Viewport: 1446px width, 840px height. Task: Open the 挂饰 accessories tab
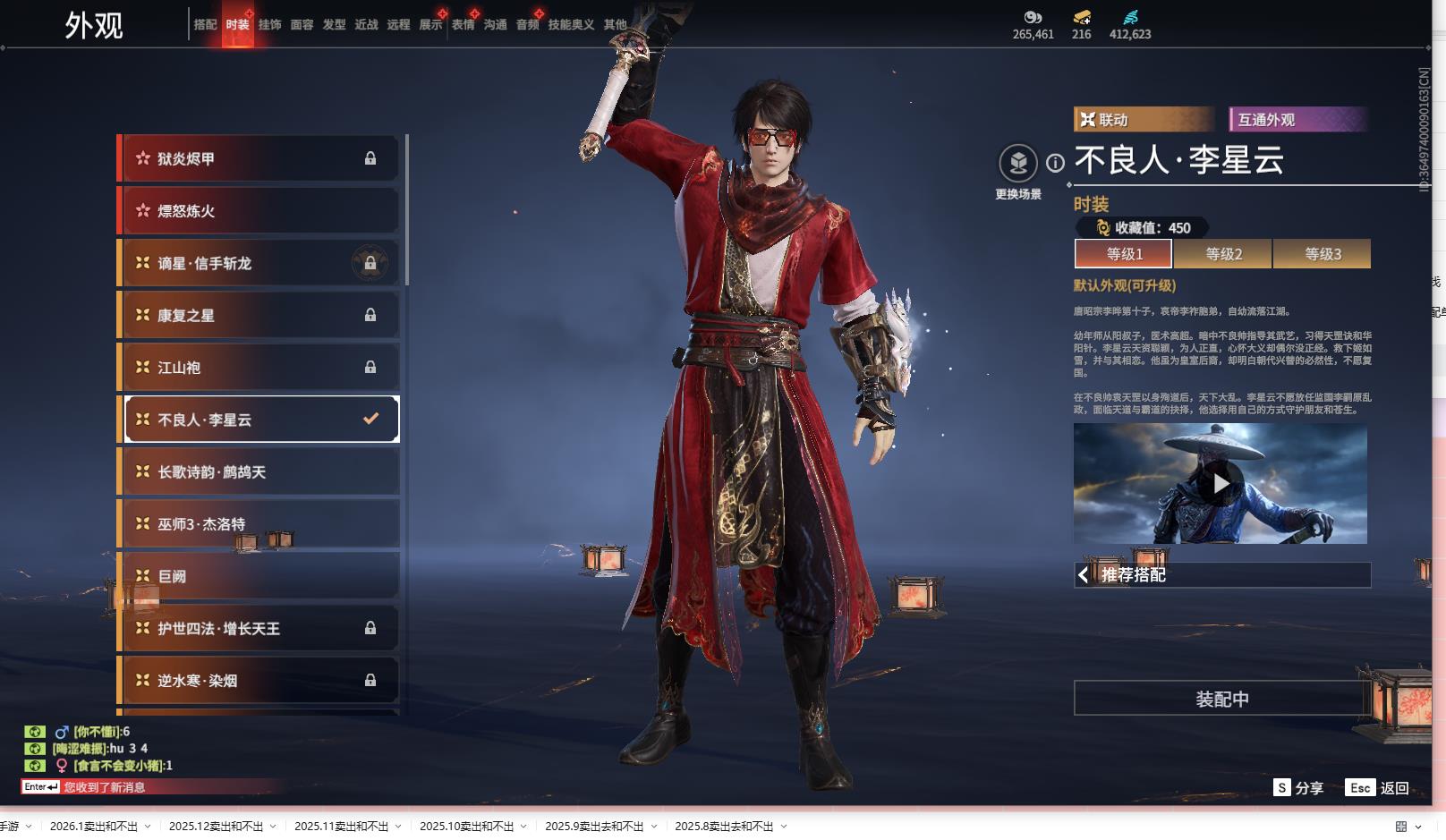269,25
